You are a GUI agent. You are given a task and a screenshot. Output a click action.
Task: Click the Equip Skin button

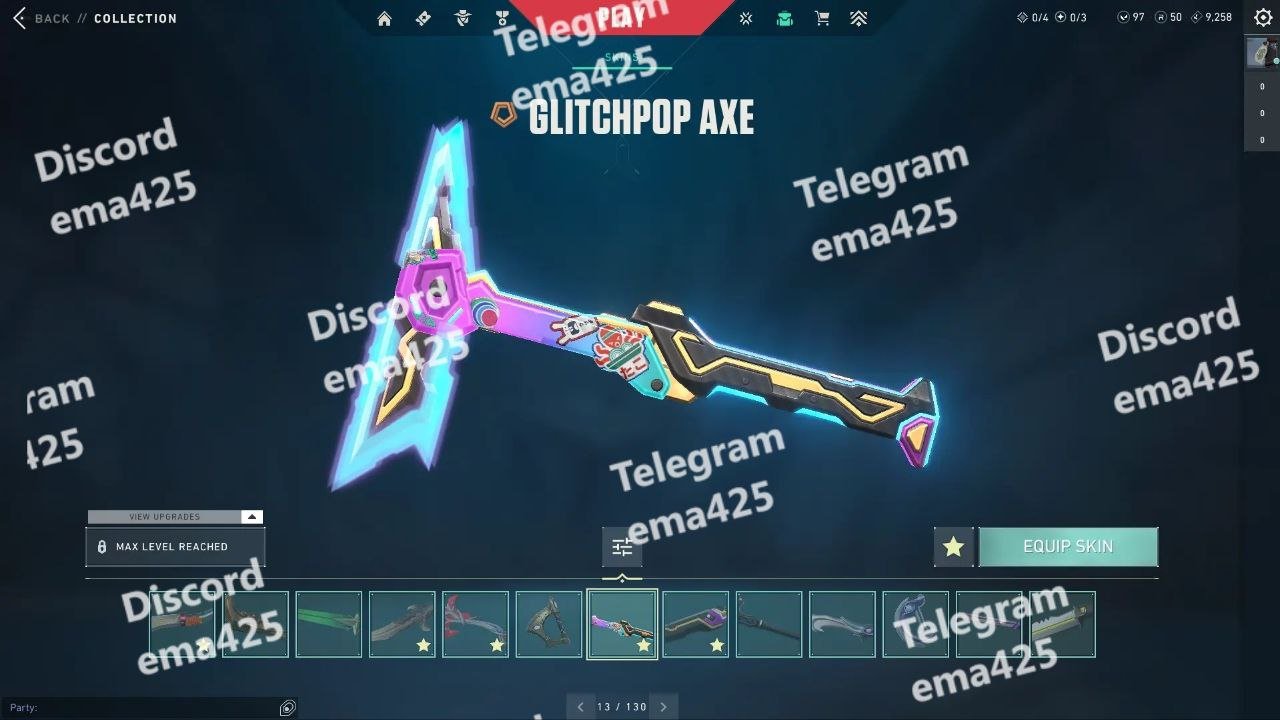(x=1068, y=547)
